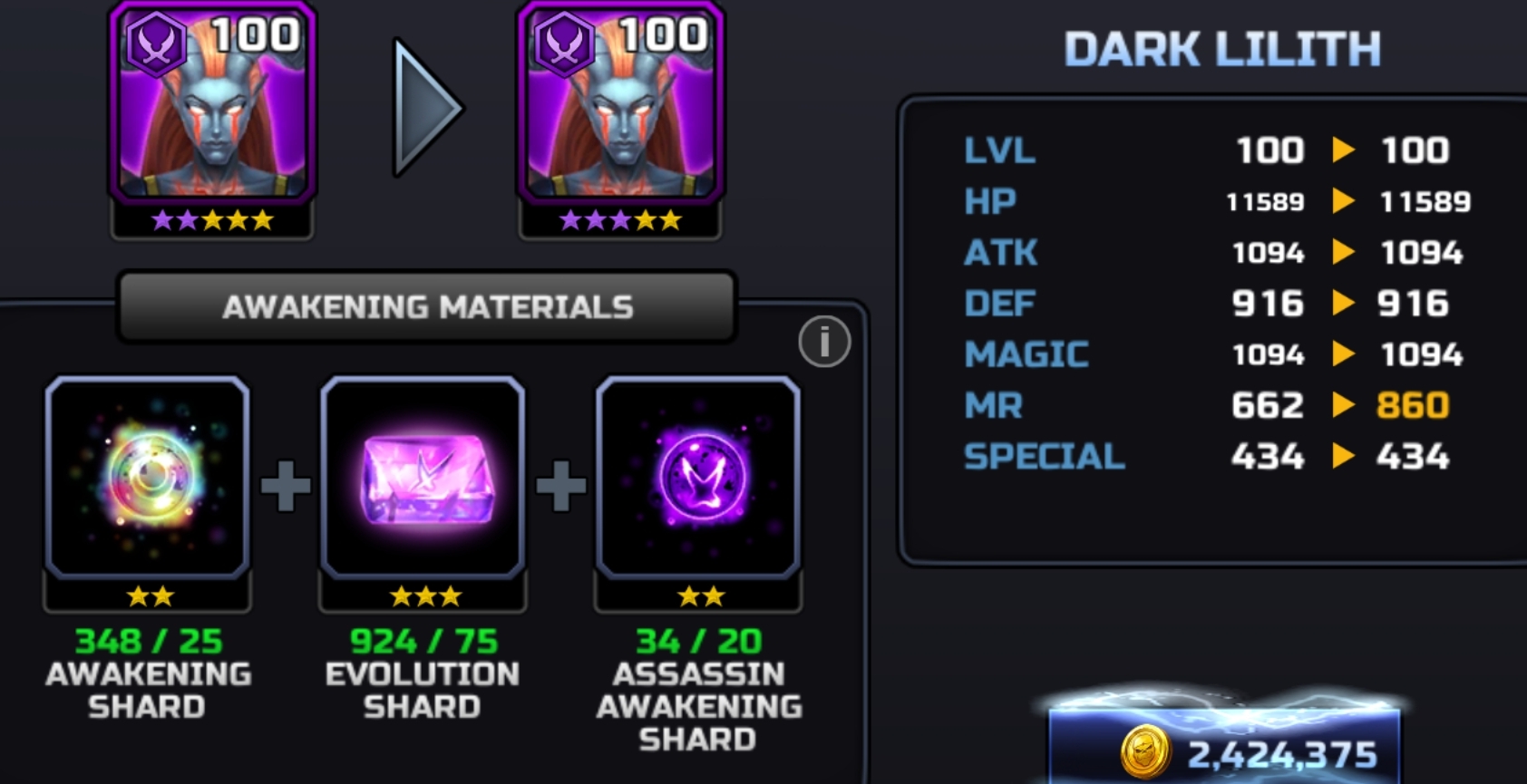The height and width of the screenshot is (784, 1527).
Task: Select the Awakening Shard material slot
Action: (148, 478)
